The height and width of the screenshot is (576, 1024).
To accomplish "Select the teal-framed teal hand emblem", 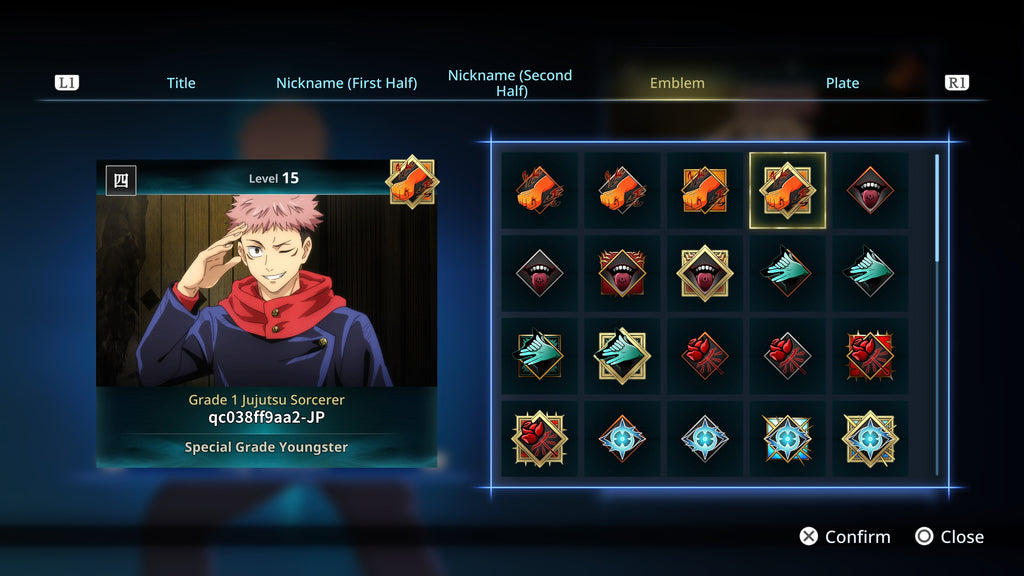I will pos(539,356).
